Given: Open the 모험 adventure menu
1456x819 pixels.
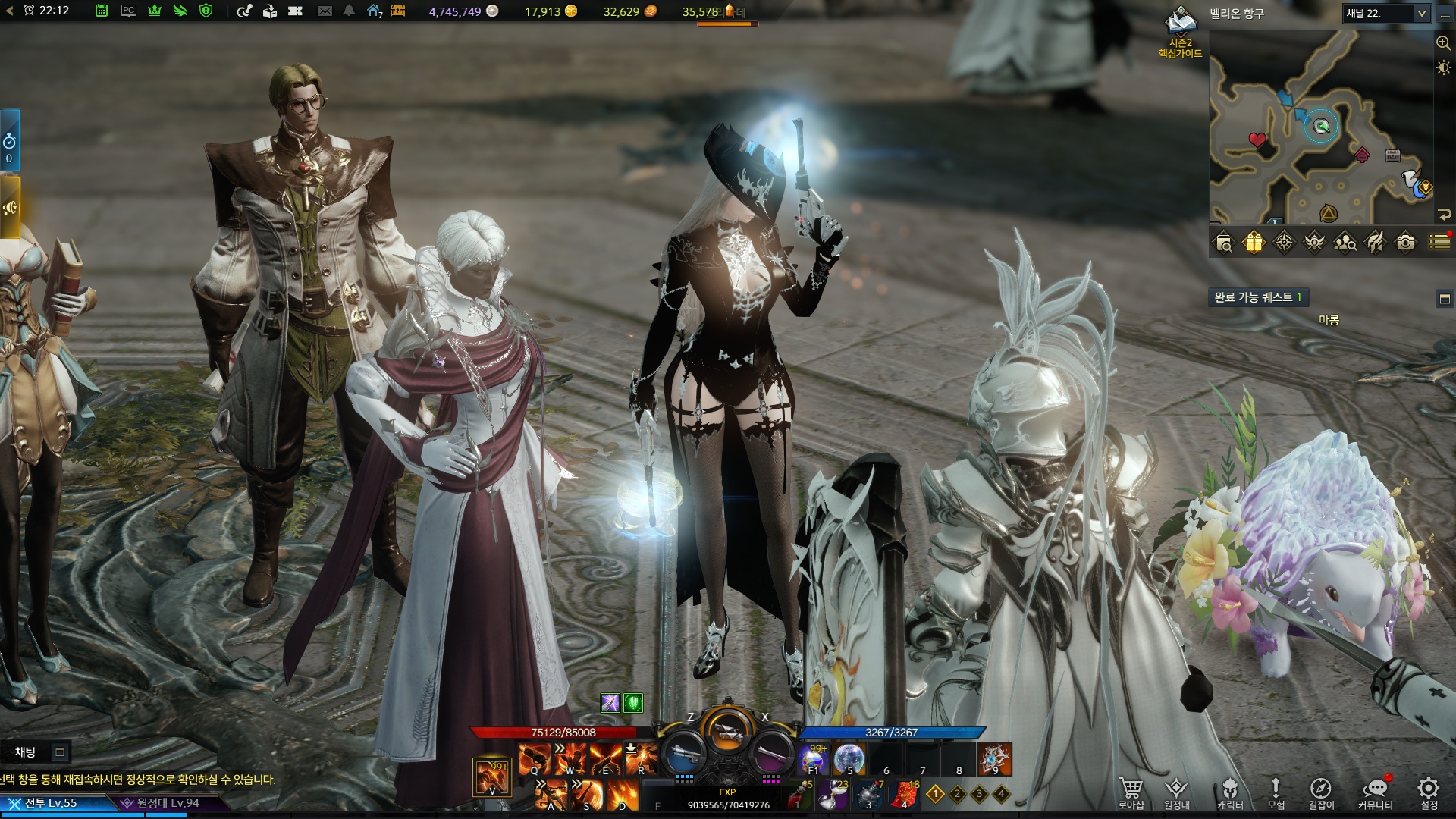Looking at the screenshot, I should pyautogui.click(x=1276, y=792).
